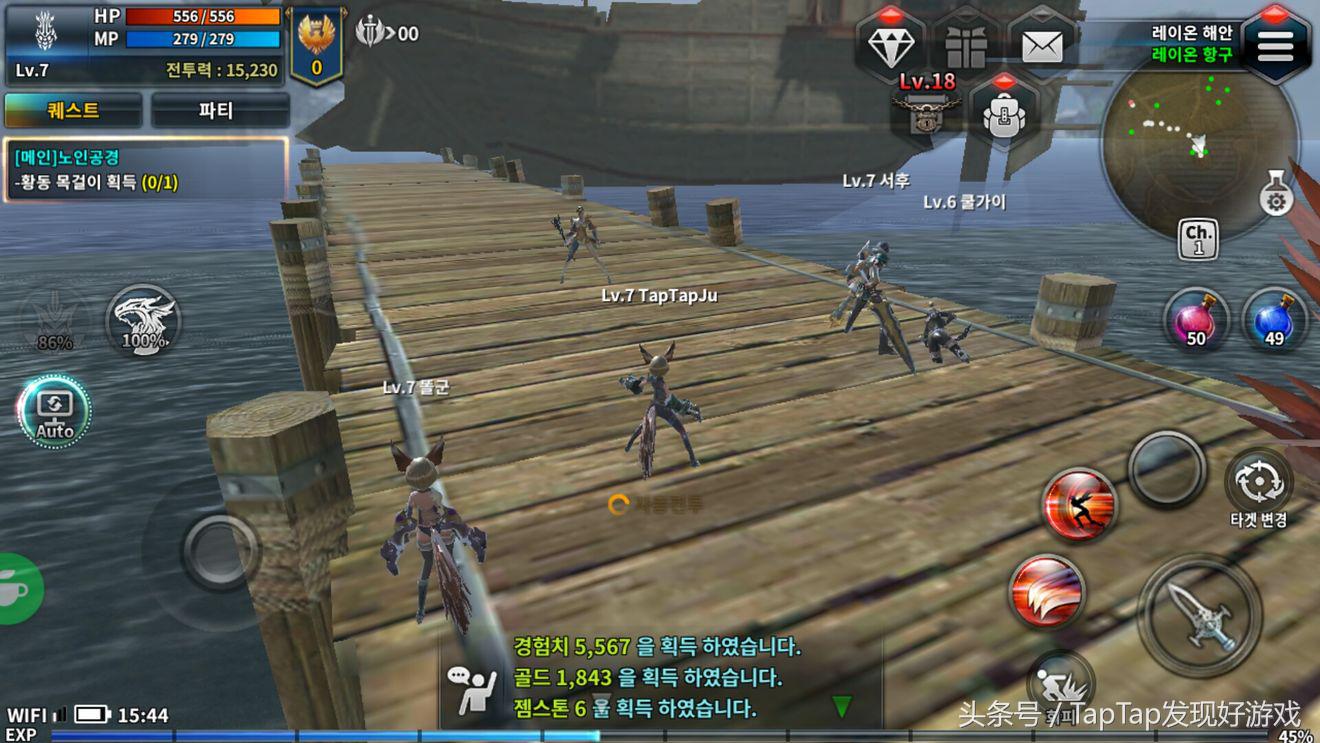Attack with the sword basic attack button
The image size is (1320, 743).
coord(1199,613)
